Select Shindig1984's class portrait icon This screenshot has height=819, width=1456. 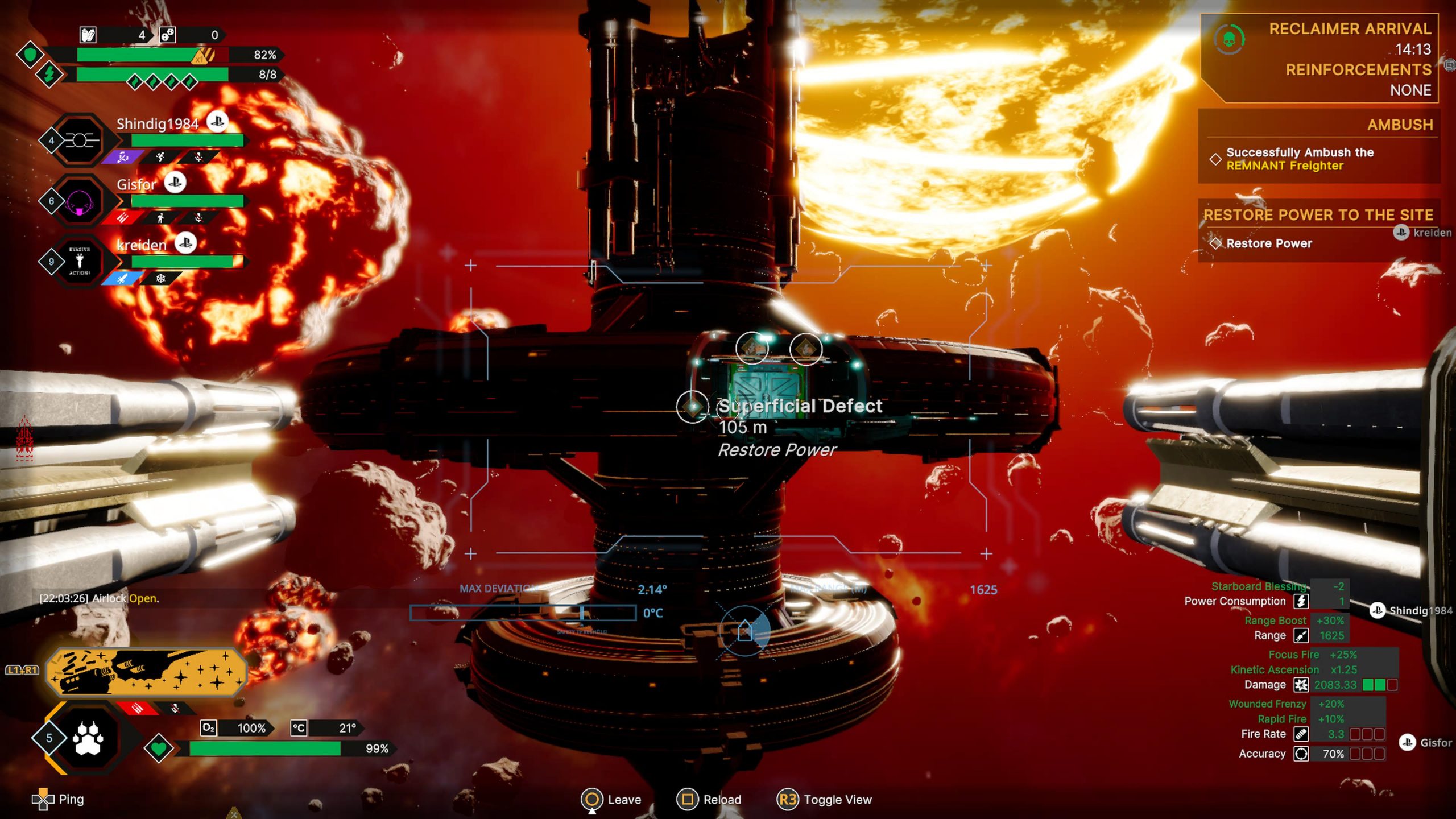(80, 140)
